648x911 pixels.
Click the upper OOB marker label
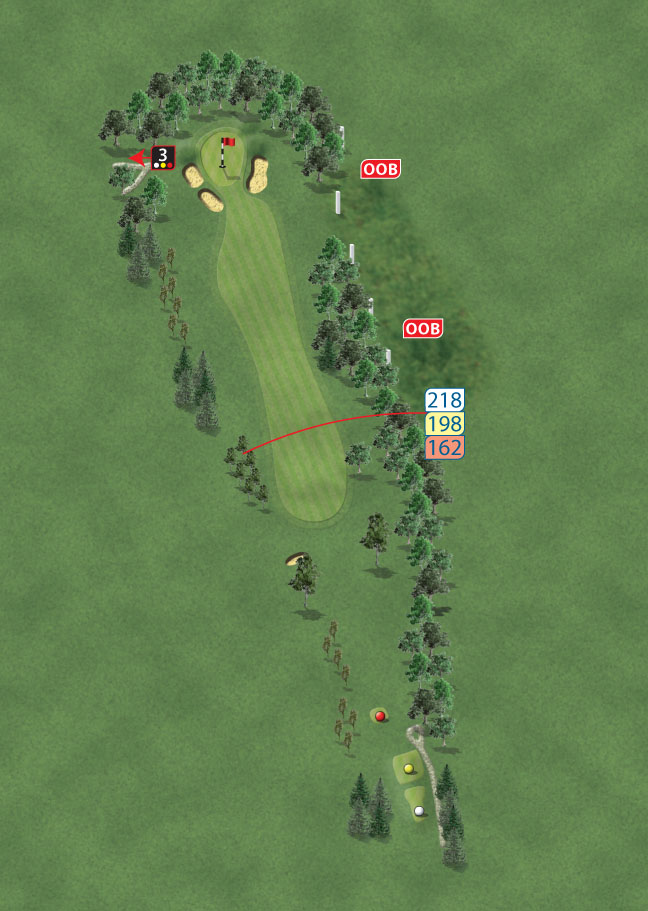[x=381, y=170]
